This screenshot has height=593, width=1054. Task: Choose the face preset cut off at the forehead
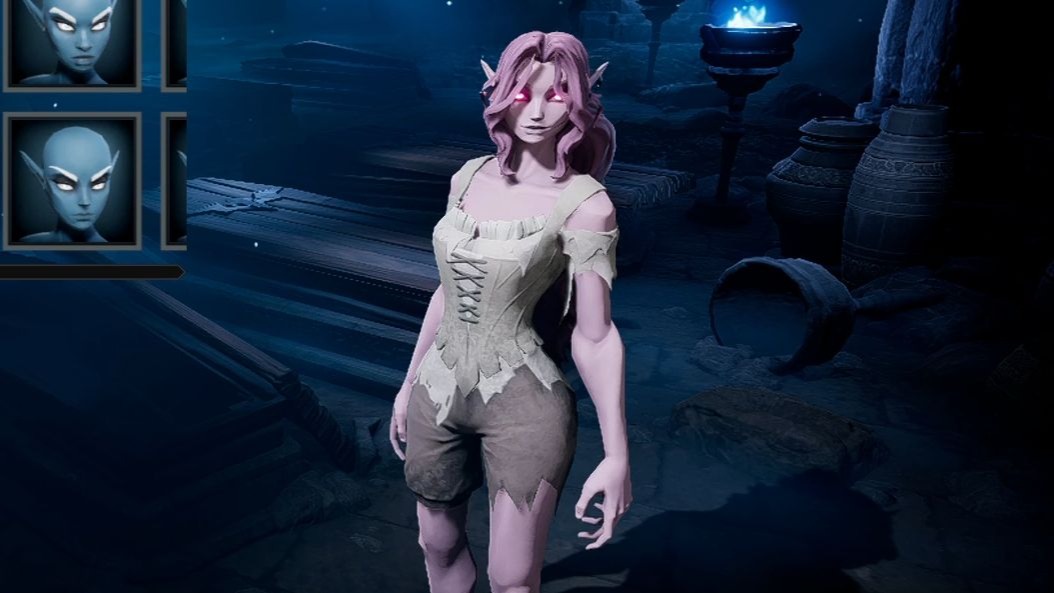(72, 42)
